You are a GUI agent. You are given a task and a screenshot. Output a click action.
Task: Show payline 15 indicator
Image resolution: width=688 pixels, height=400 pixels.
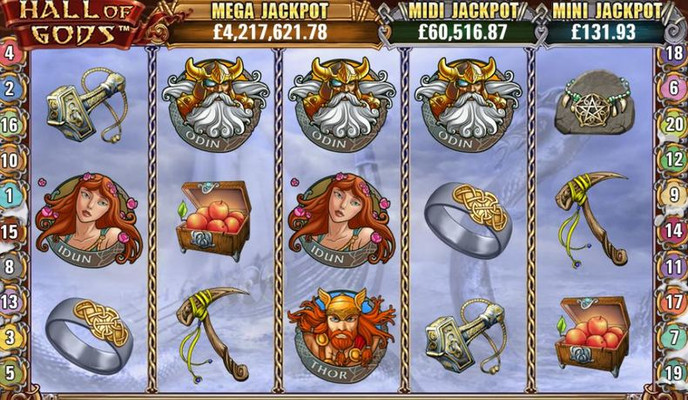(x=9, y=232)
